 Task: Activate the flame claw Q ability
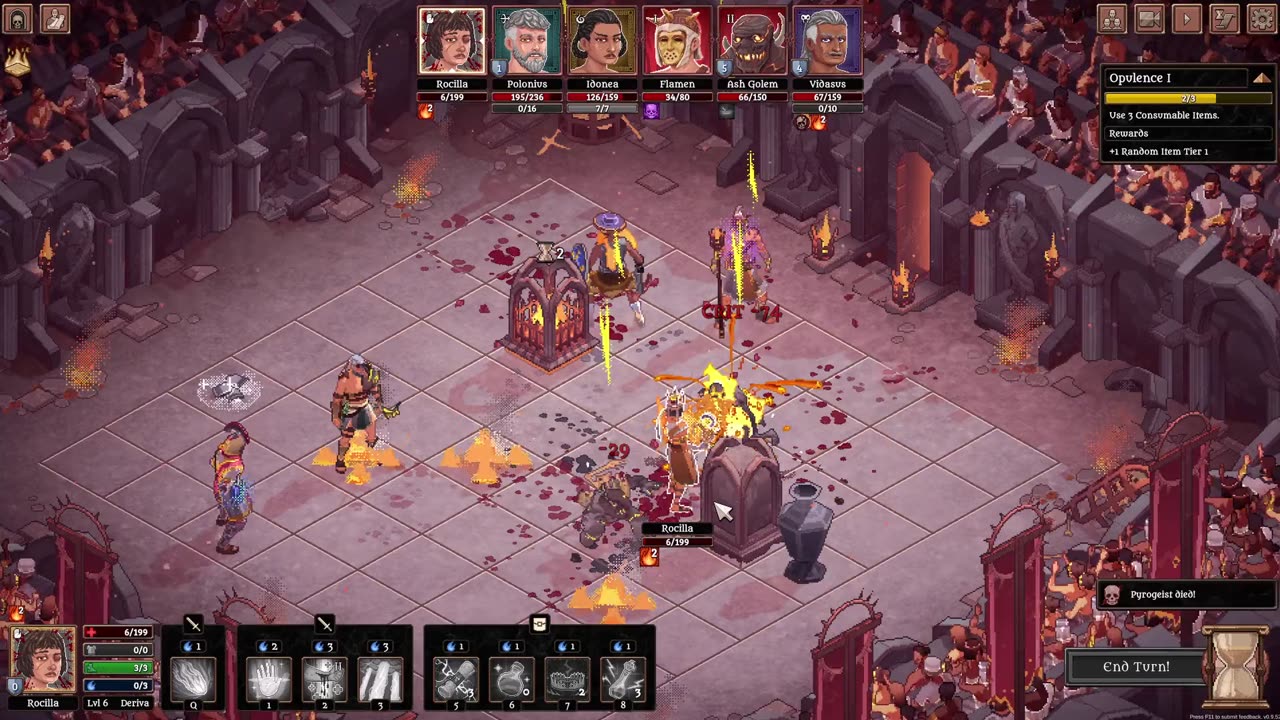click(193, 678)
